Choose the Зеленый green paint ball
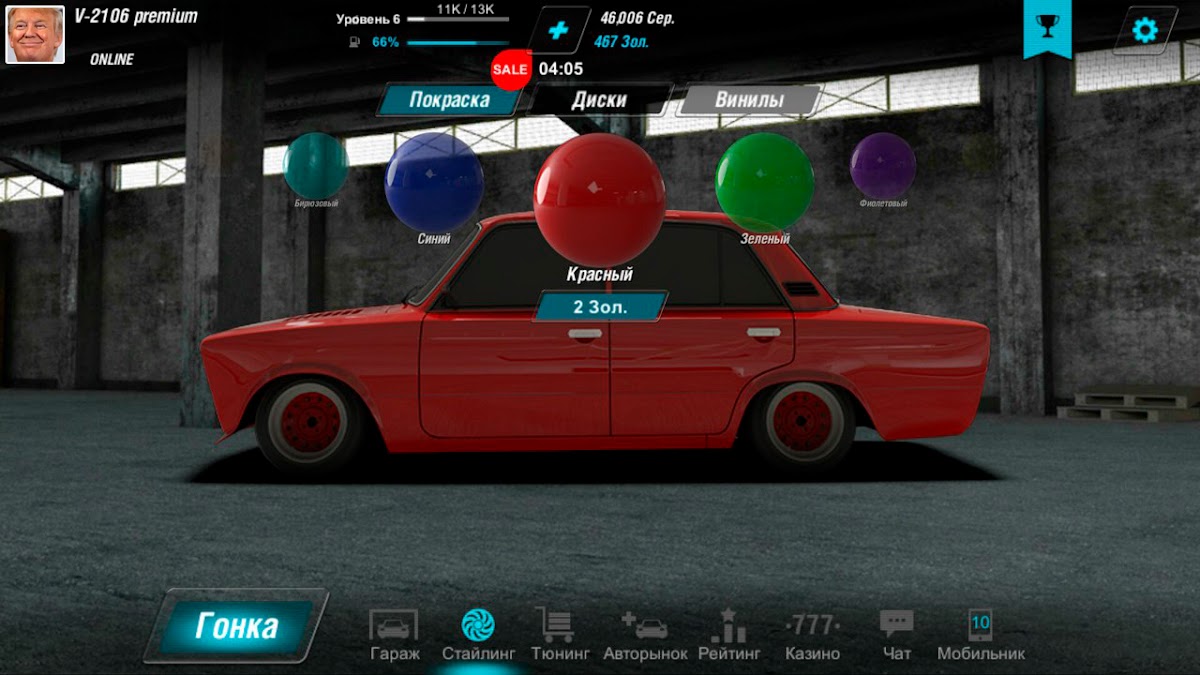Viewport: 1200px width, 675px height. tap(764, 181)
